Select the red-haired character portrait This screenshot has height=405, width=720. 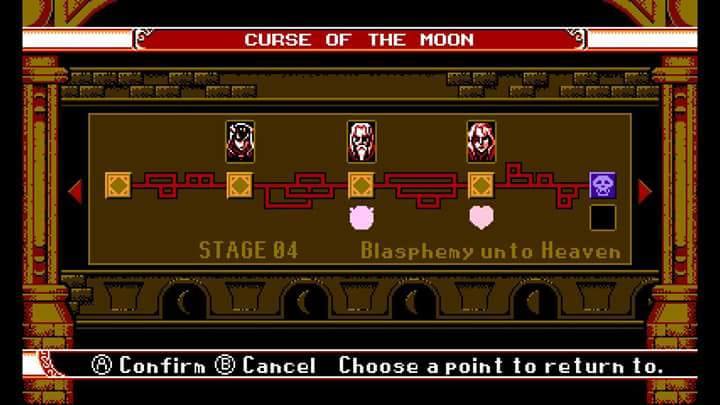(x=481, y=142)
